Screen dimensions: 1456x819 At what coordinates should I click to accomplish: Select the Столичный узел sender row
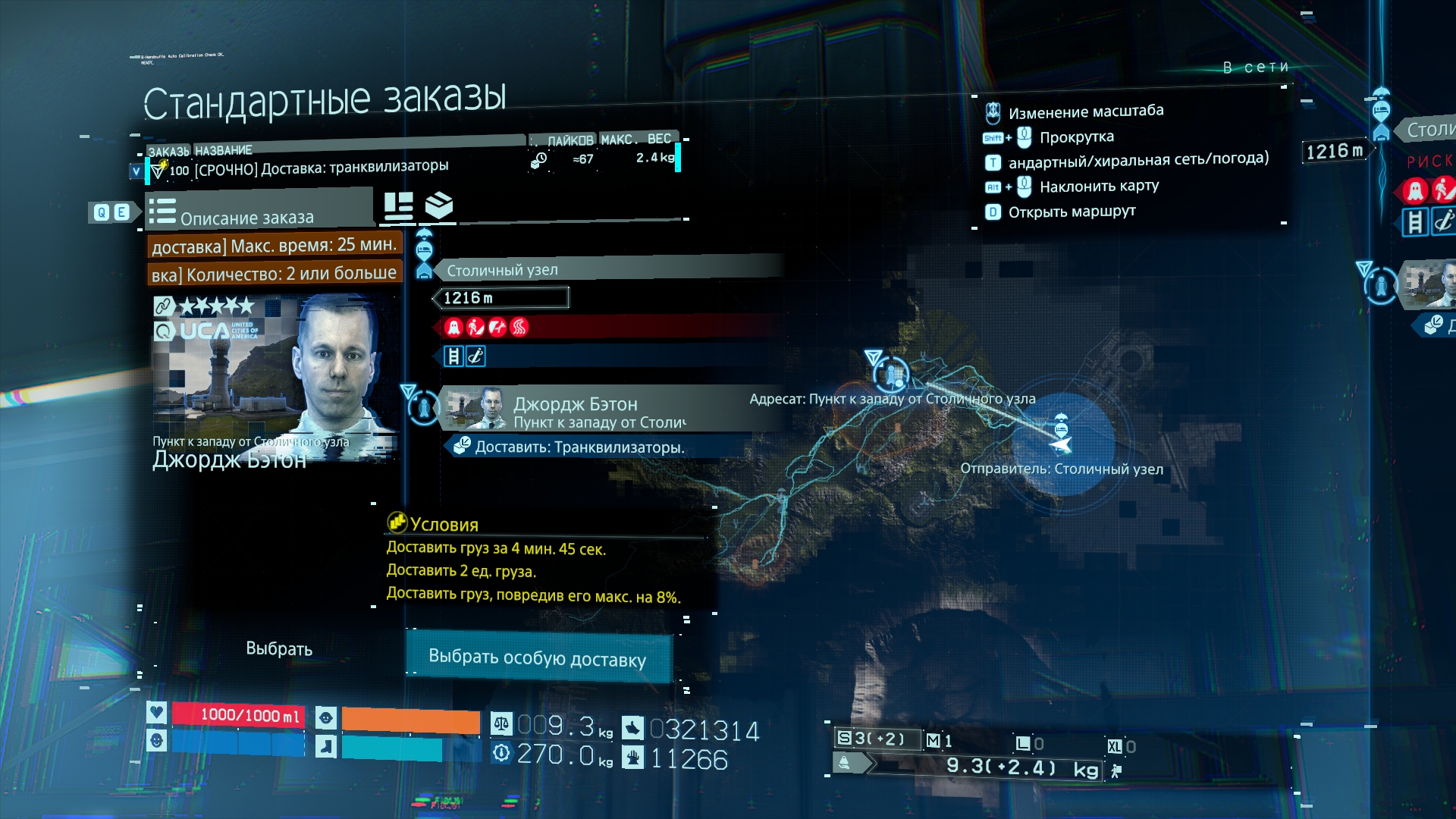[607, 270]
